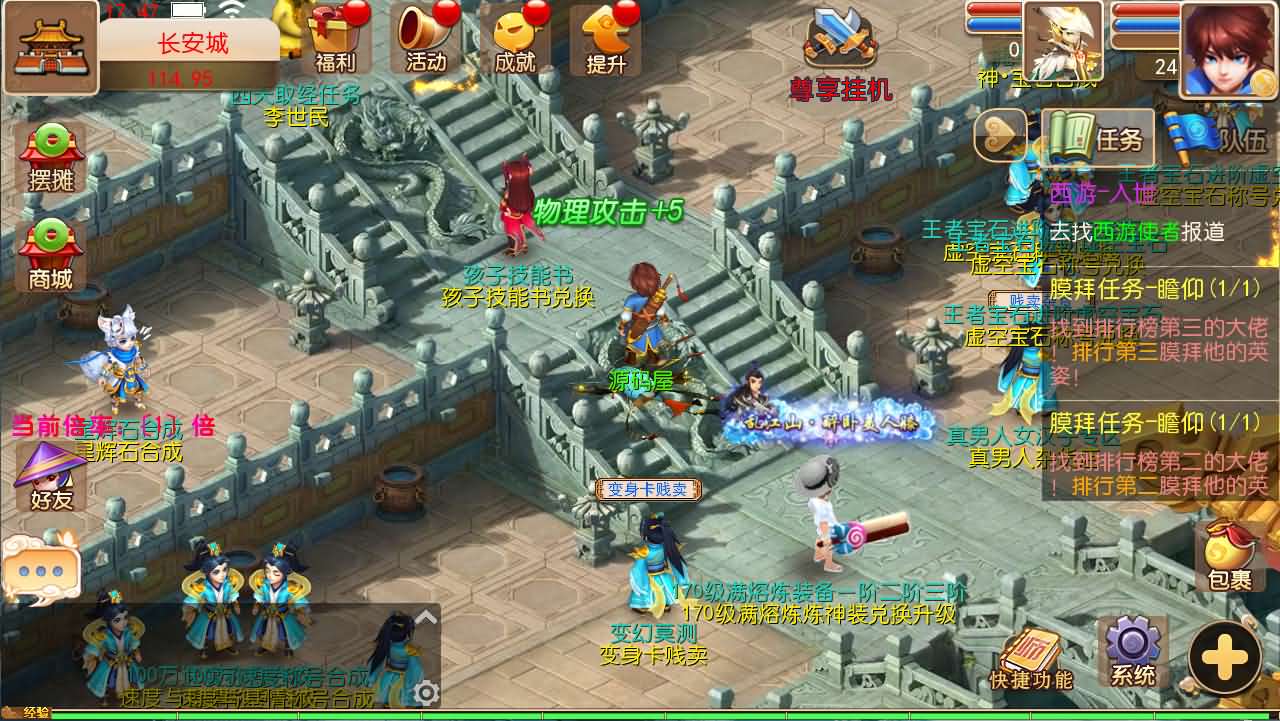
Task: Open the 提升 (Upgrade) icon
Action: coord(604,40)
